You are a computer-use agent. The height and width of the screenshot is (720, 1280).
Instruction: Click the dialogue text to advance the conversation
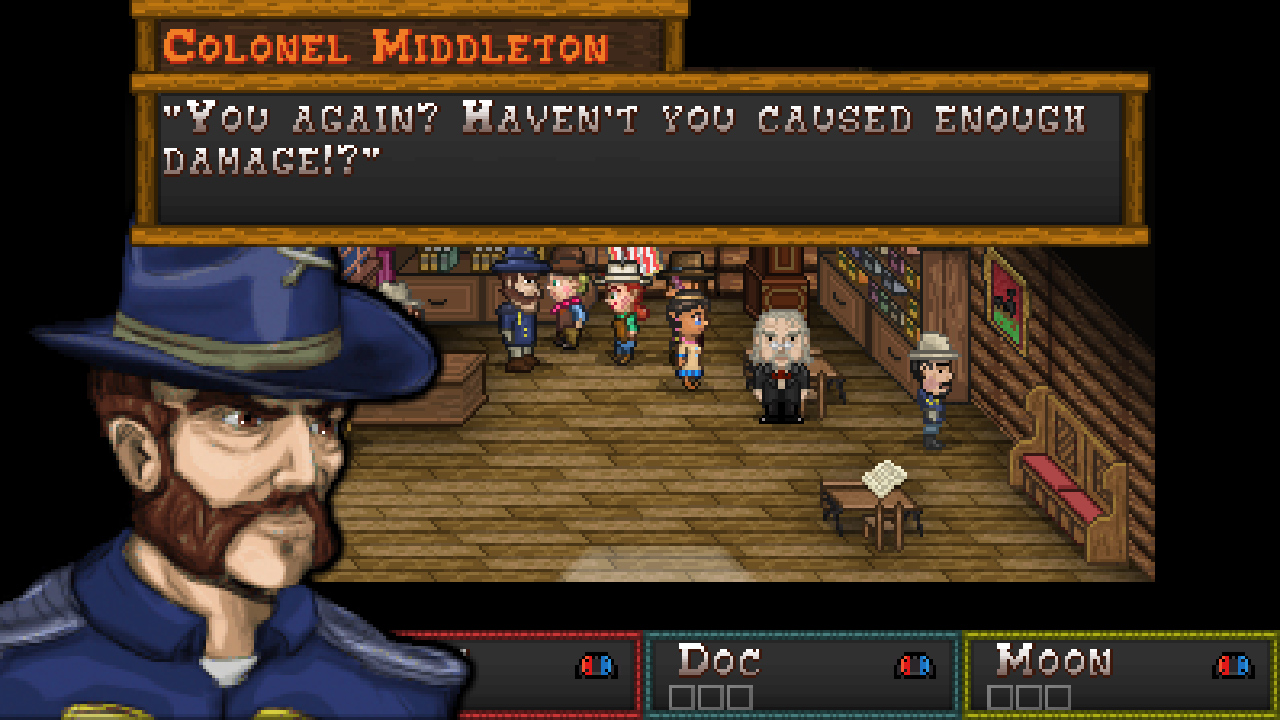[x=620, y=135]
